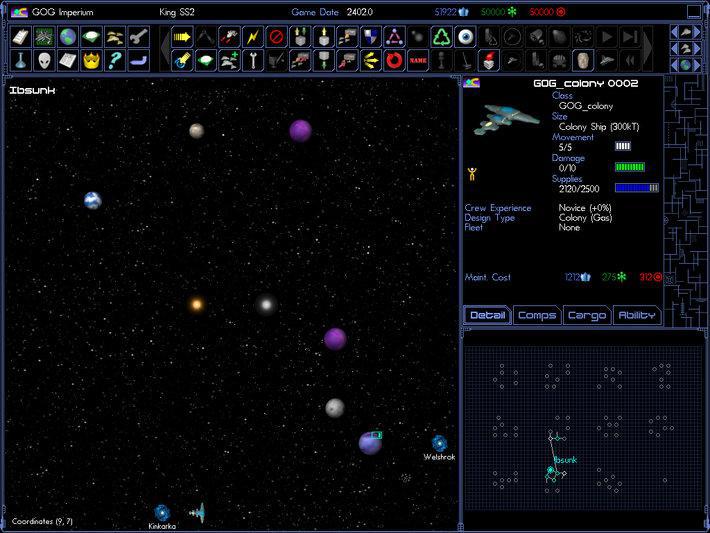Open the alien head empires screen

44,60
